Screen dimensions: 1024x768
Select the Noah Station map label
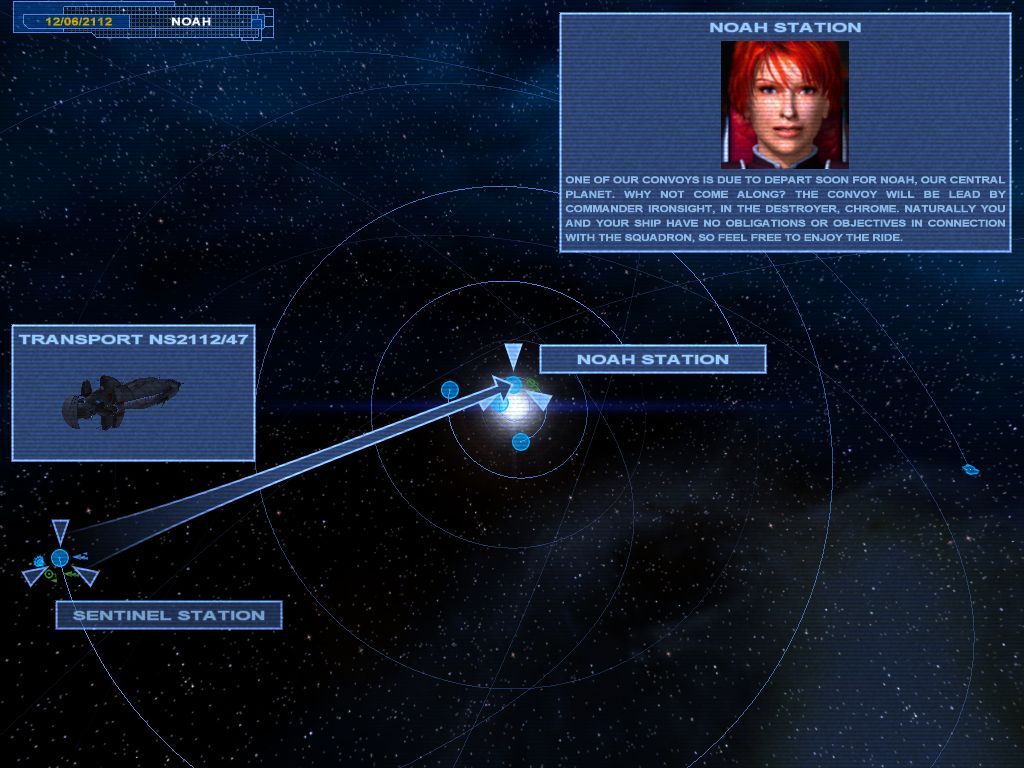(x=652, y=359)
